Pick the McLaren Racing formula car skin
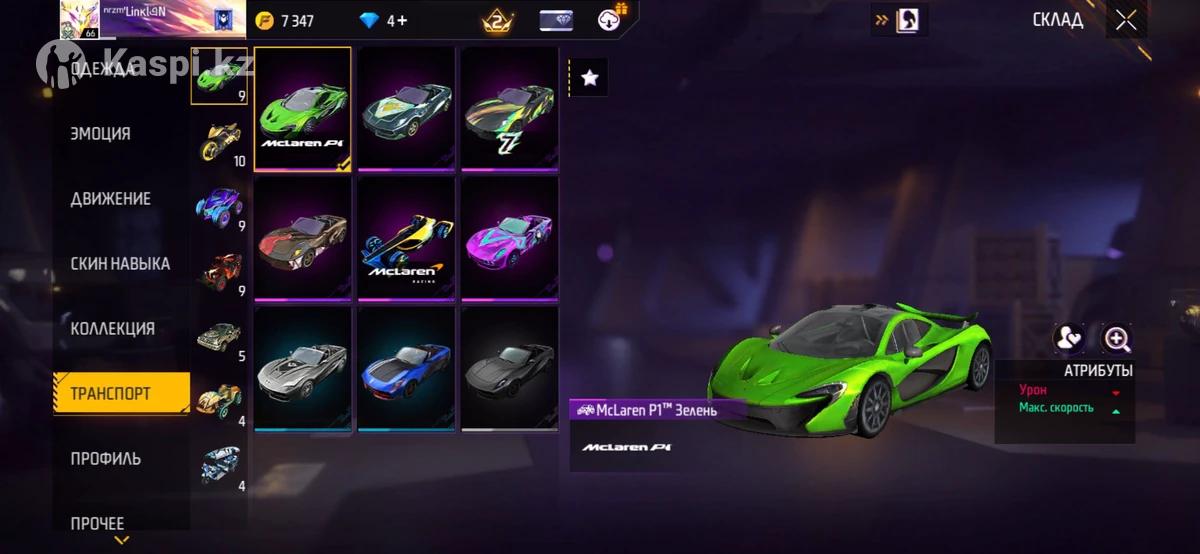The image size is (1200, 554). pos(406,238)
